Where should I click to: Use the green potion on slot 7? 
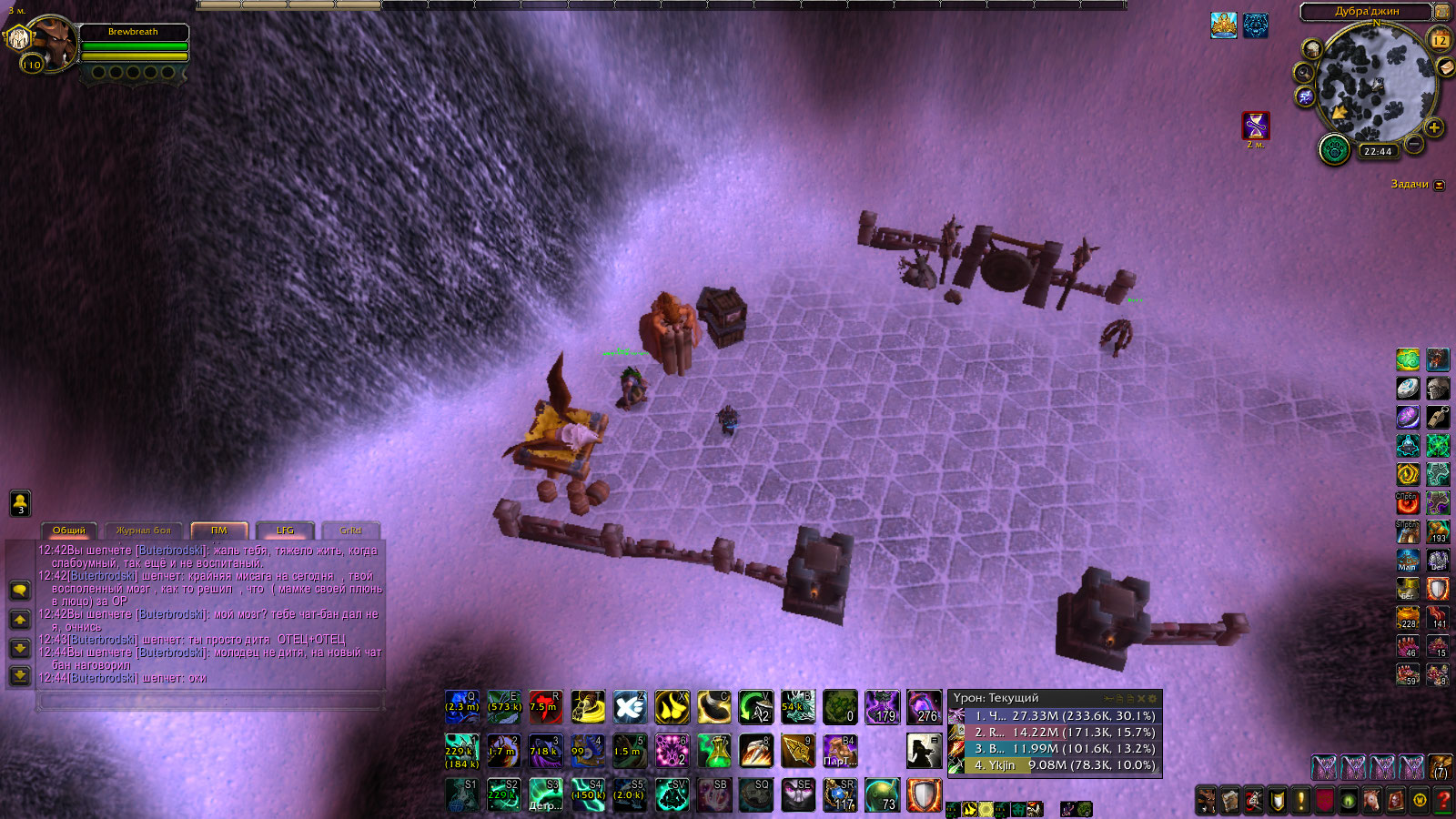tap(714, 750)
